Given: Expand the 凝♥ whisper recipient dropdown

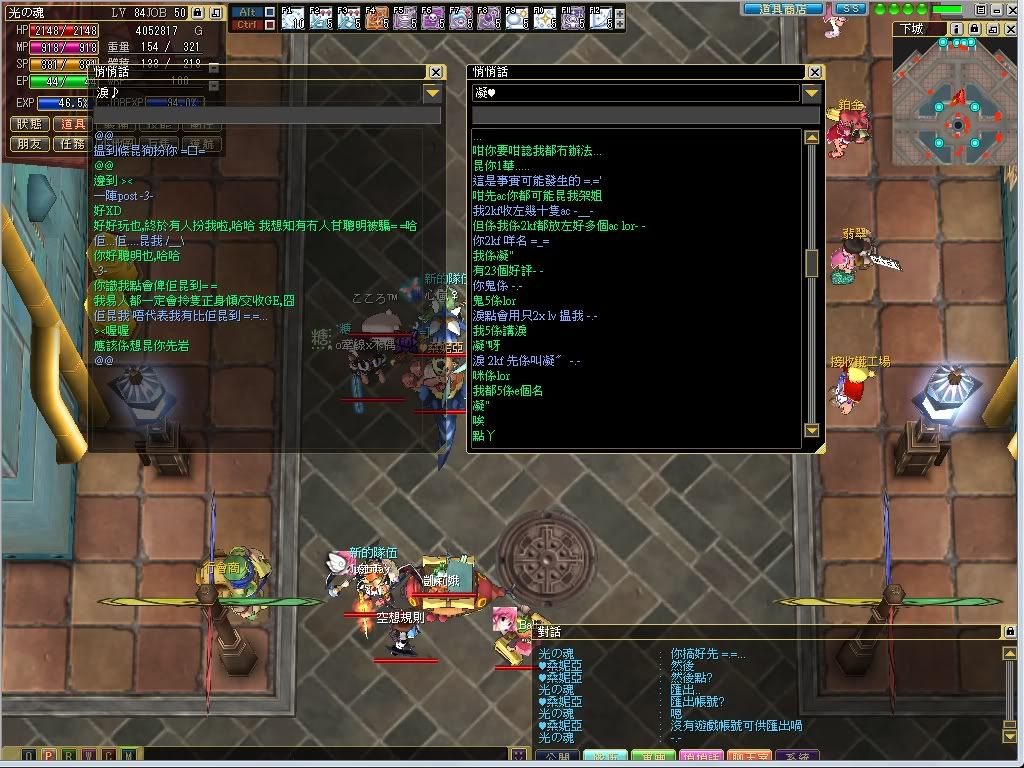Looking at the screenshot, I should (812, 93).
